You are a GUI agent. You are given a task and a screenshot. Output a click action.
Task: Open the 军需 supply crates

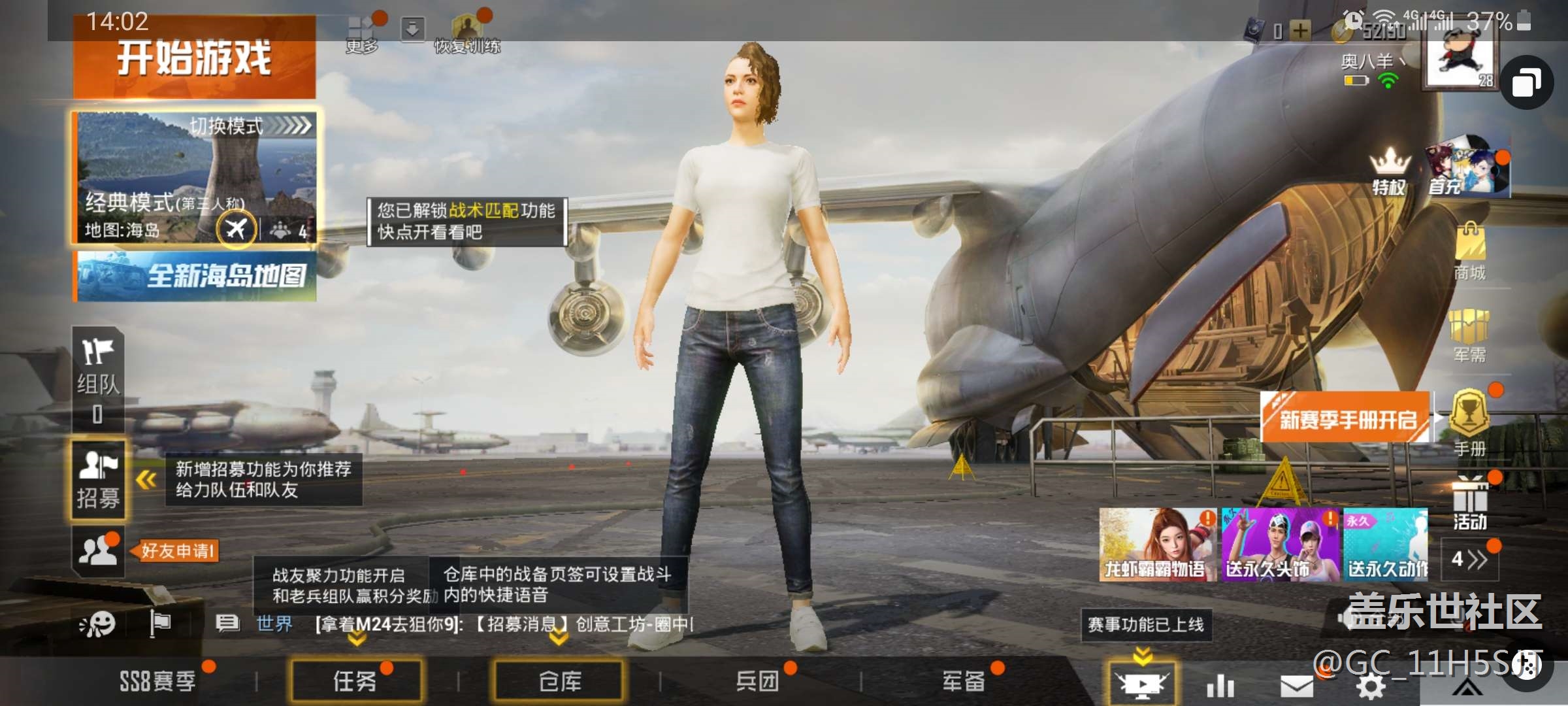[1469, 335]
